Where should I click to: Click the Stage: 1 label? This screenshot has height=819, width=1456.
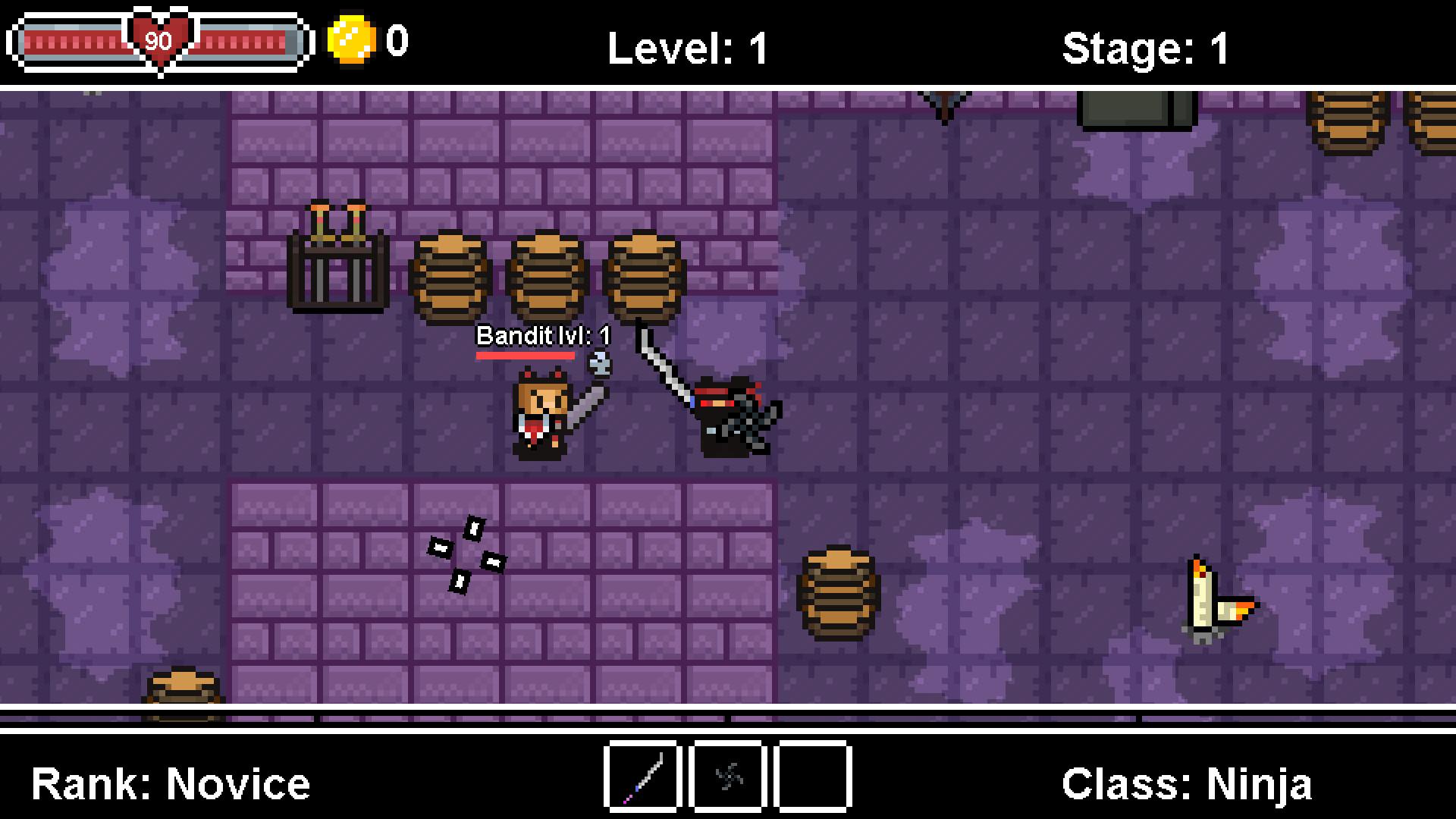pyautogui.click(x=1147, y=47)
